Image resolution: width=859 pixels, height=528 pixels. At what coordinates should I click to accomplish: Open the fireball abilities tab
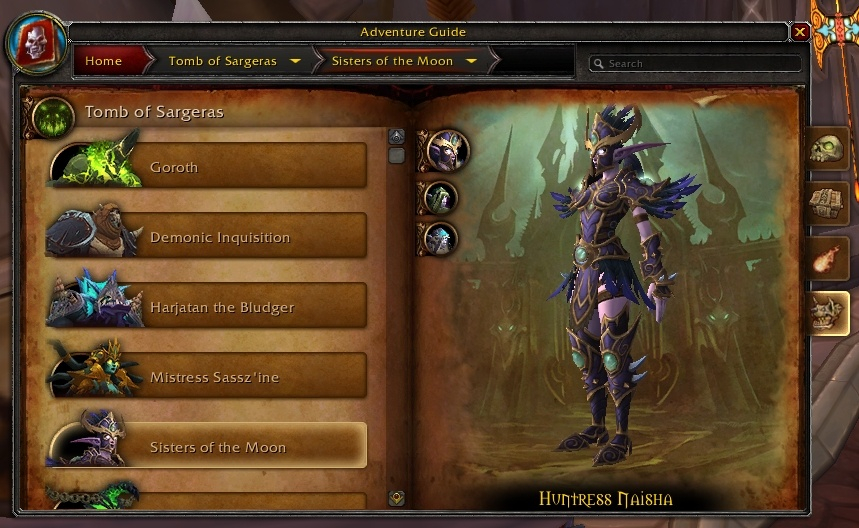(829, 258)
